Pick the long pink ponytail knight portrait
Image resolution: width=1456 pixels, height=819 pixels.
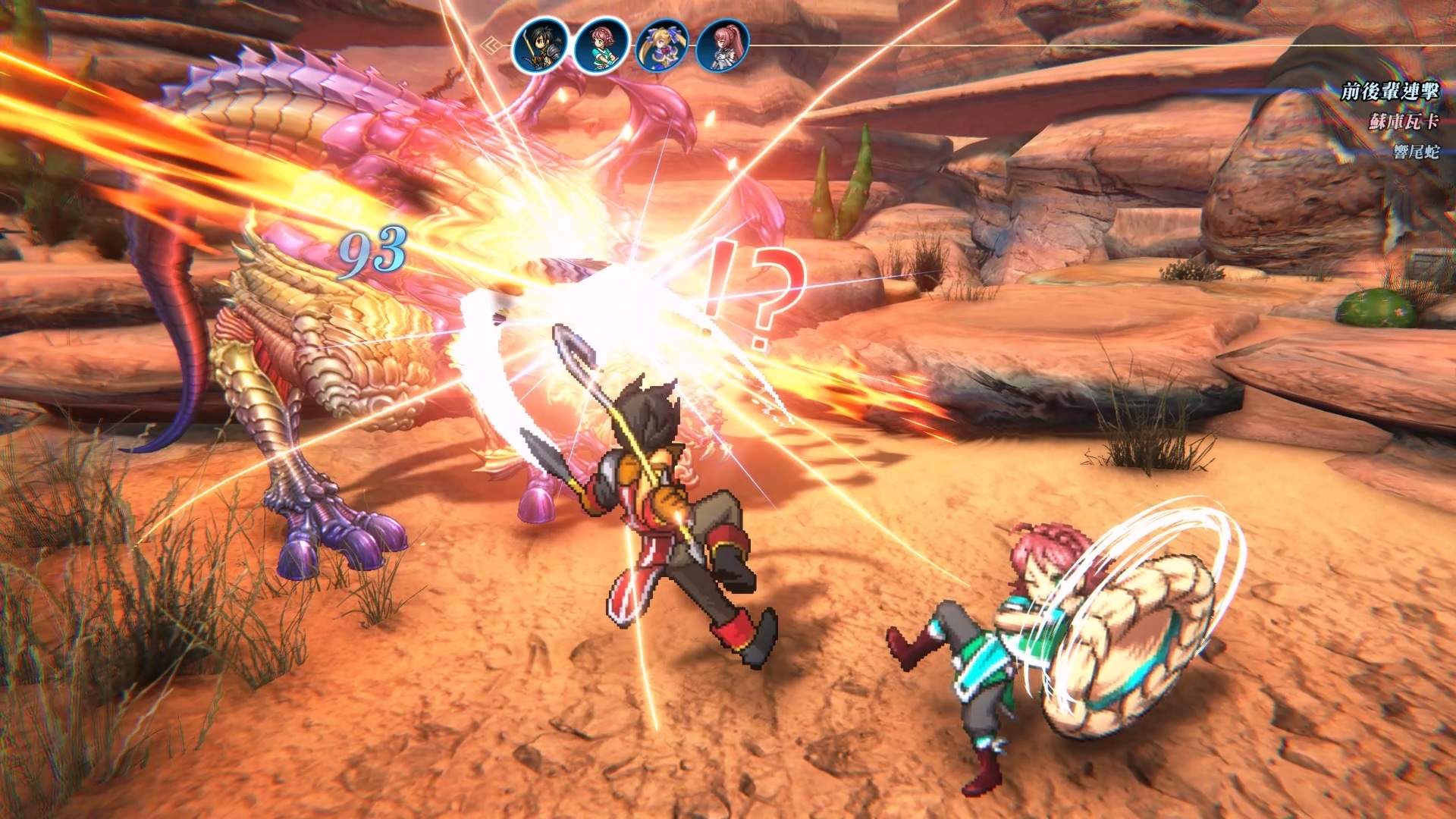tap(723, 46)
